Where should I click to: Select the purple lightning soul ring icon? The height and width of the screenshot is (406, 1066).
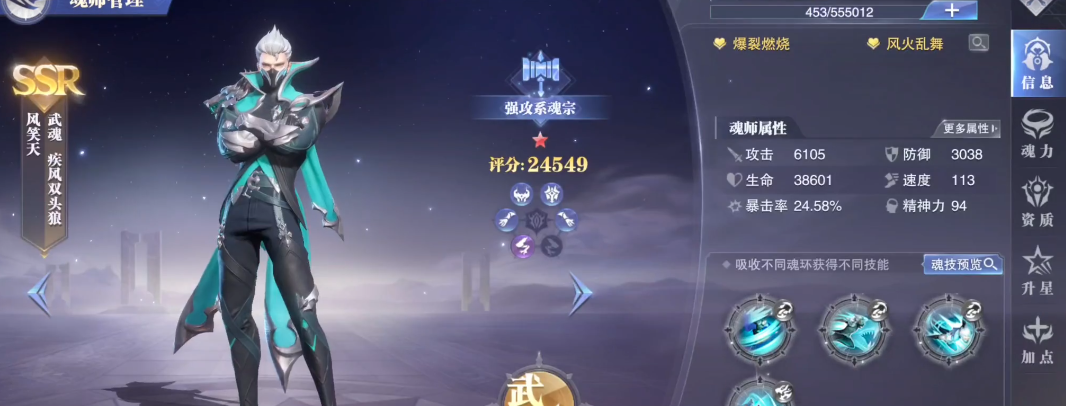[523, 243]
